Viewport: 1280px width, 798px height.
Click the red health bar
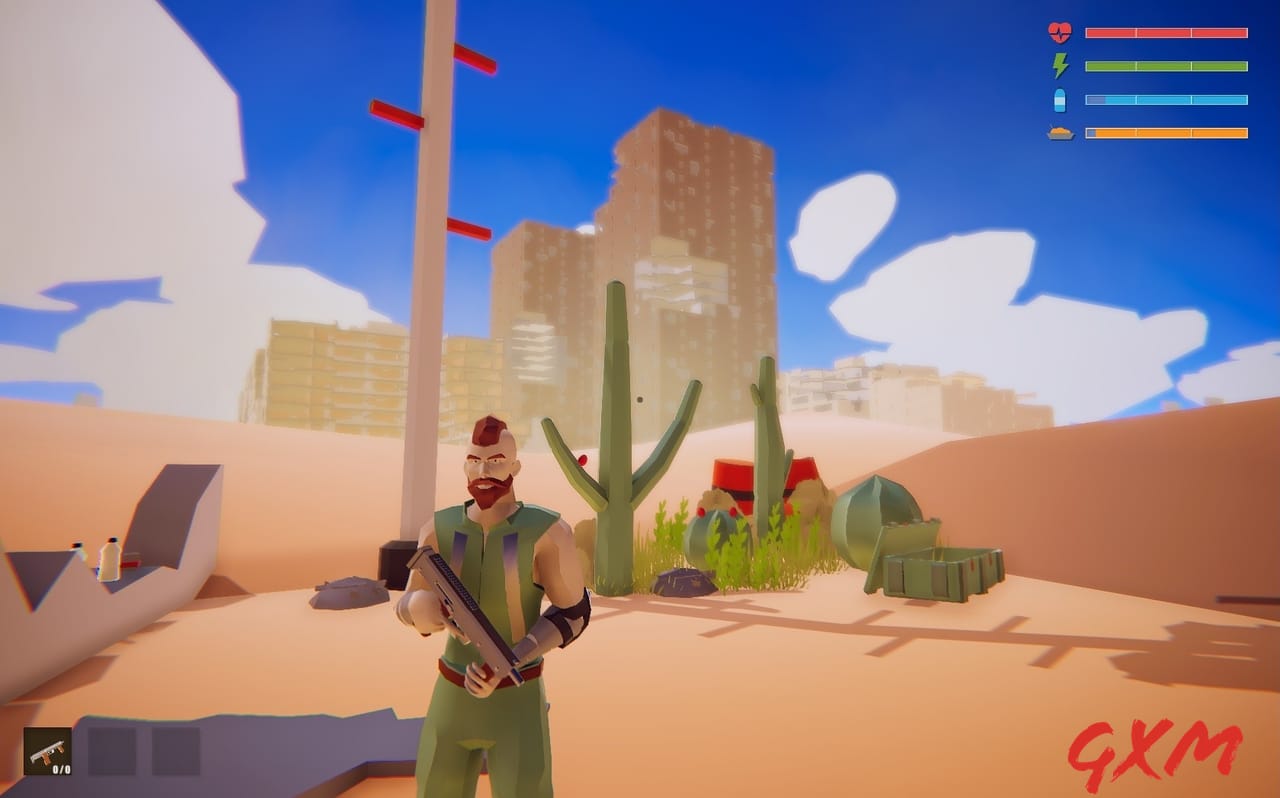click(x=1165, y=31)
